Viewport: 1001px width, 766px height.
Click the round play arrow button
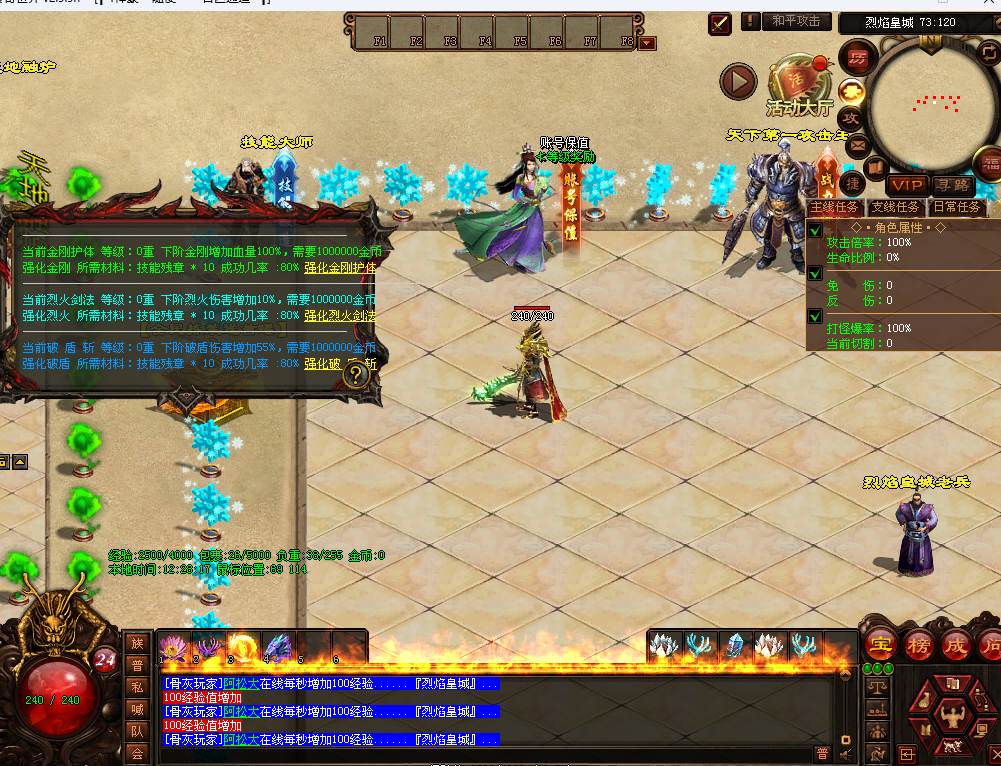[x=739, y=82]
